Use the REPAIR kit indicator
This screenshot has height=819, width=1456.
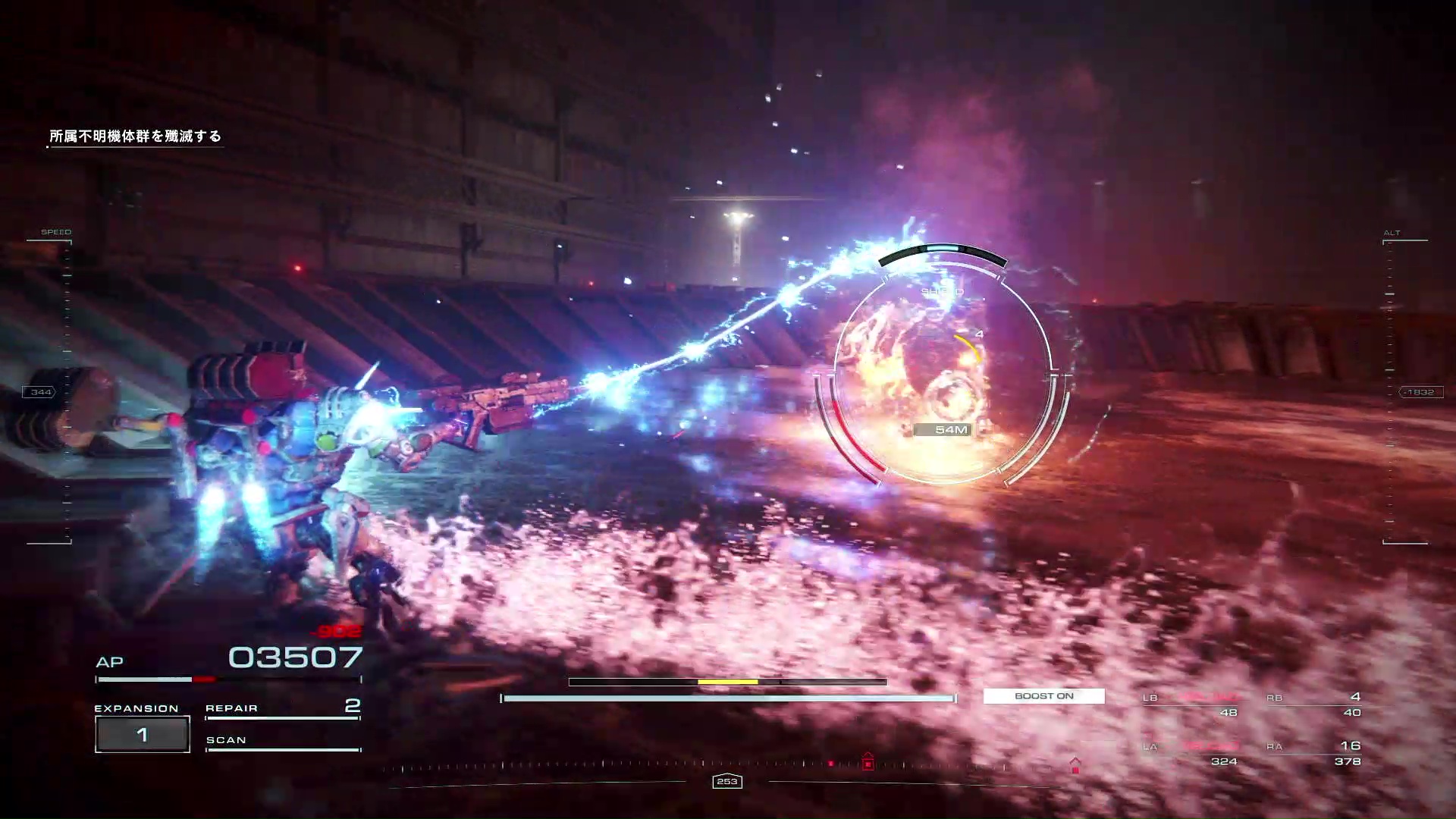pos(282,708)
